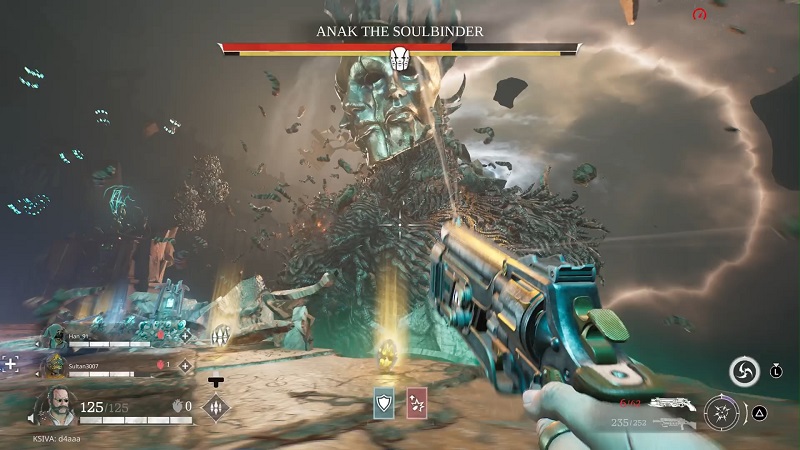Viewport: 800px width, 450px height.
Task: Click the red speedometer indicator icon
Action: [x=700, y=14]
